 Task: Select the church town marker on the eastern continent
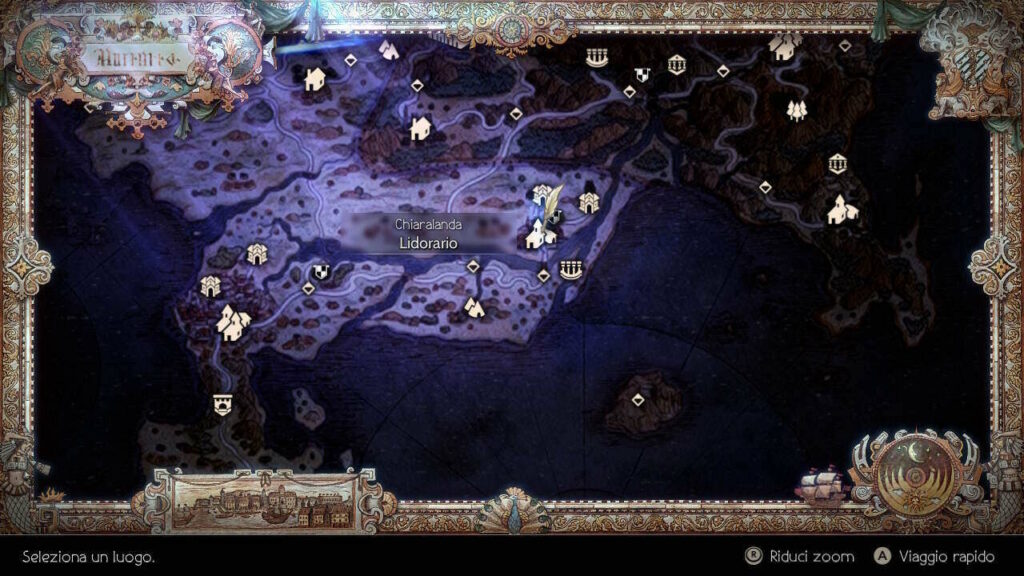842,210
